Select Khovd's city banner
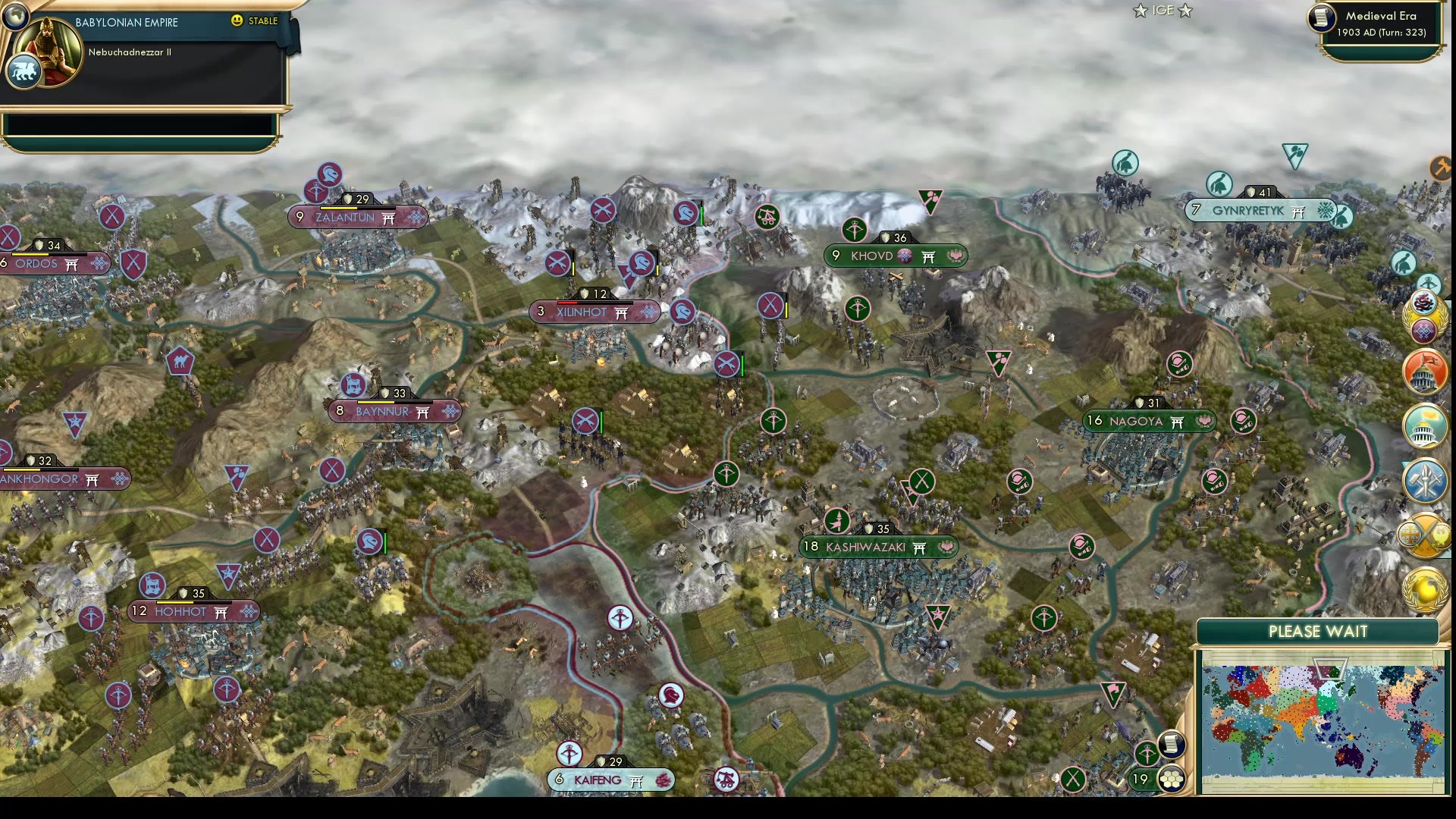This screenshot has width=1456, height=819. click(x=895, y=256)
